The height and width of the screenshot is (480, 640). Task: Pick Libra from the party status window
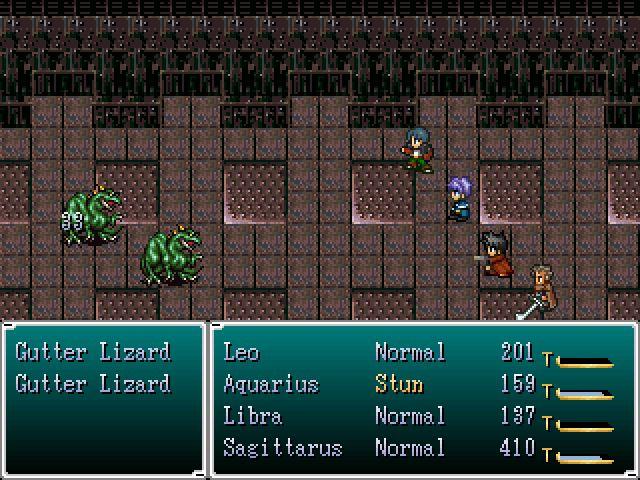pos(253,416)
